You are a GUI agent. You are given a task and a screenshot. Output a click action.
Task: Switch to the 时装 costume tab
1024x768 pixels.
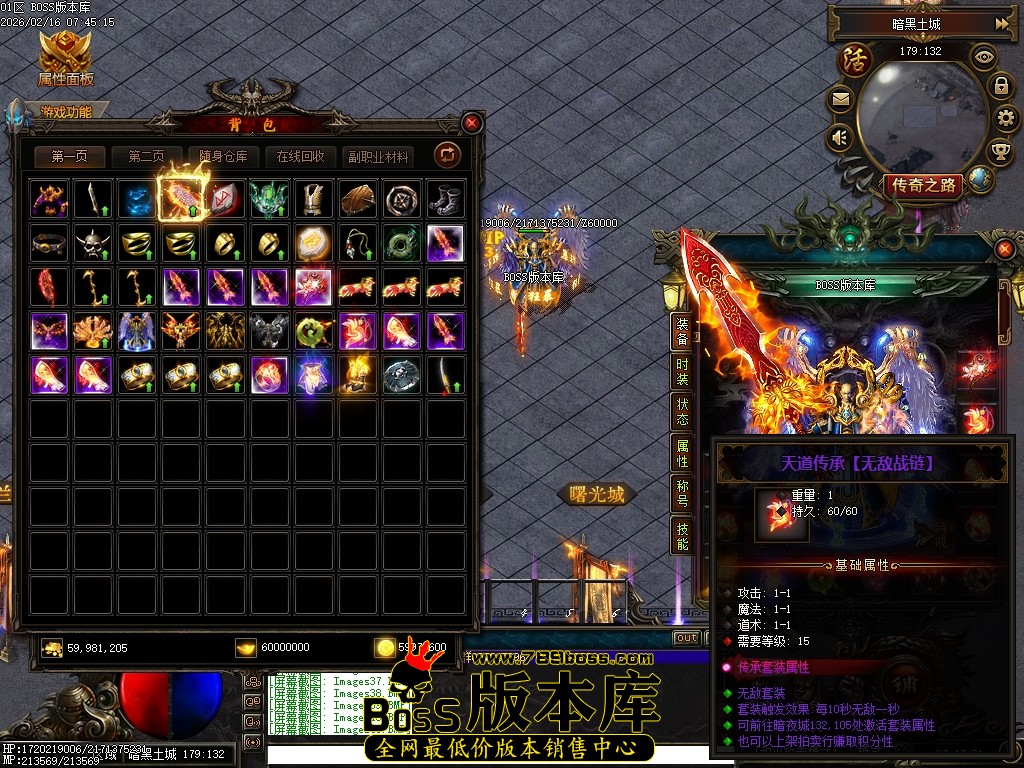(x=682, y=373)
